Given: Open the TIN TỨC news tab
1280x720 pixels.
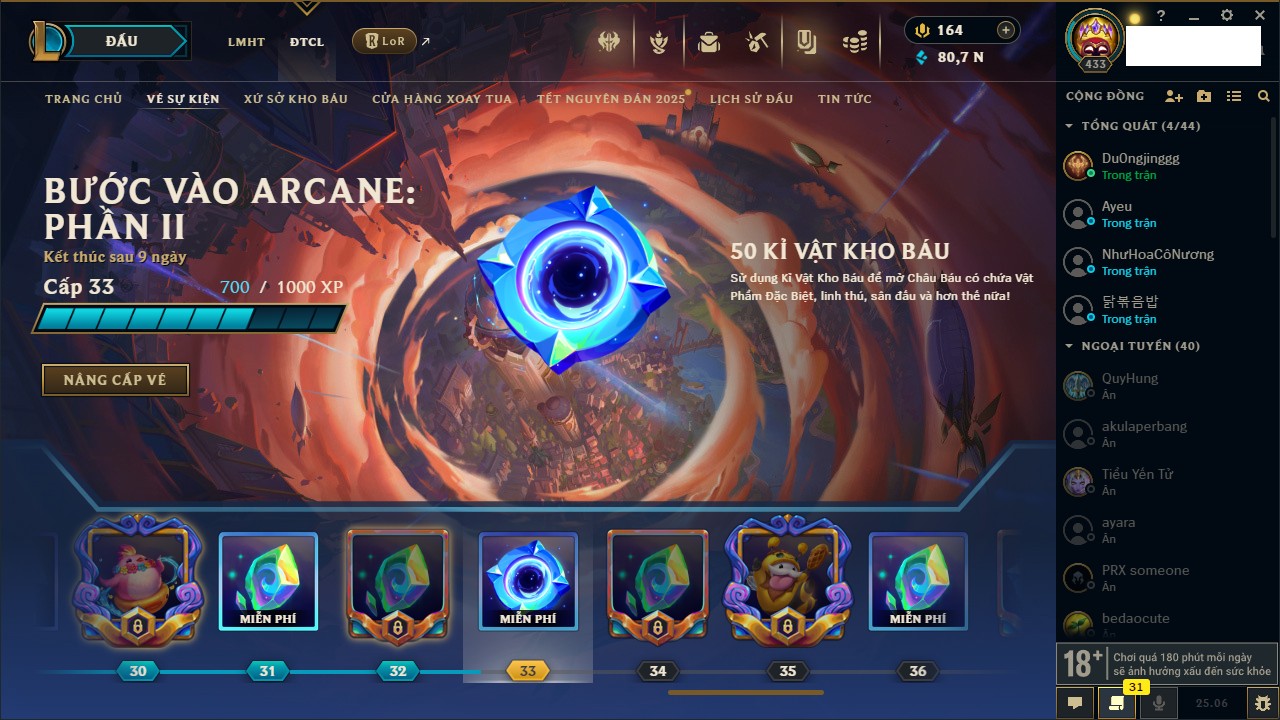Looking at the screenshot, I should pyautogui.click(x=845, y=99).
